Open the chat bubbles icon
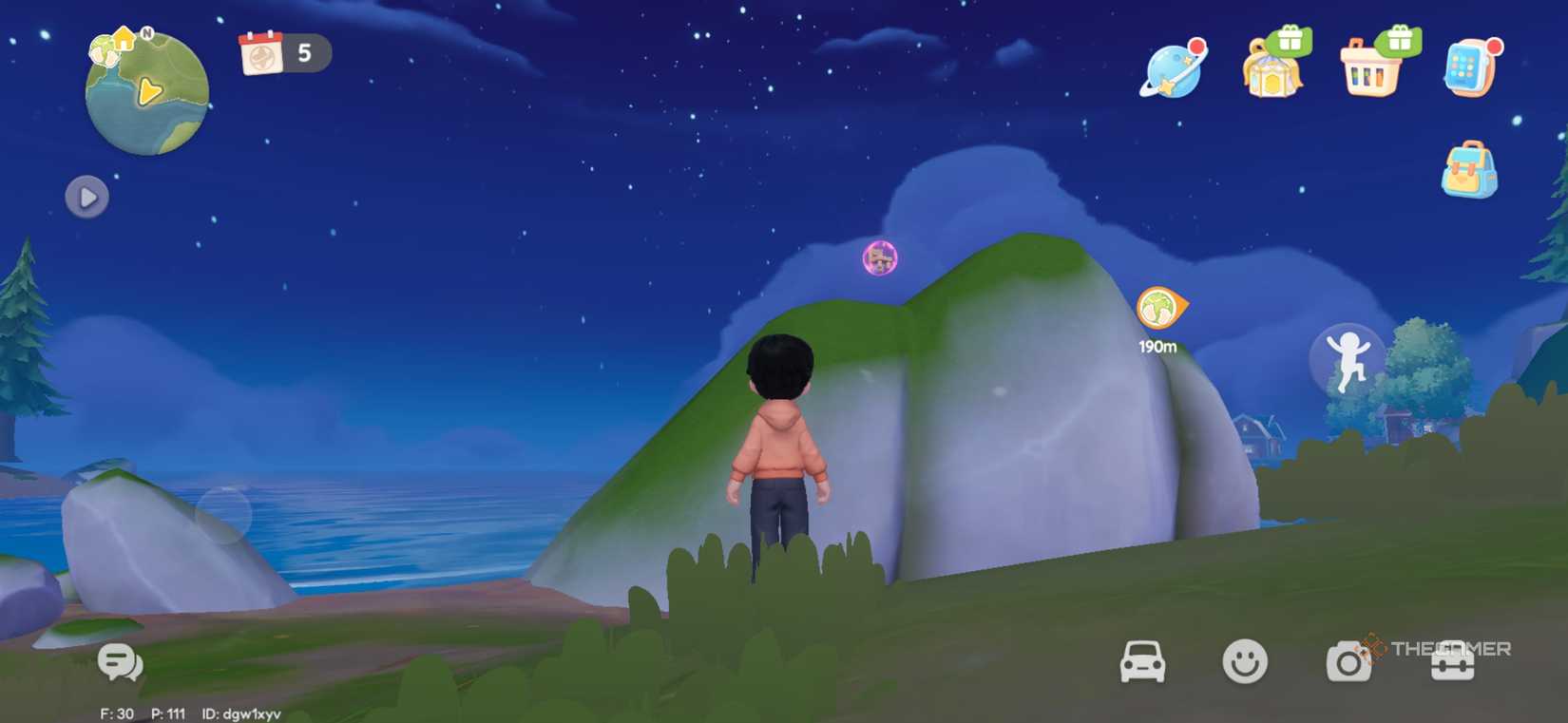Screen dimensions: 1568x723 pyautogui.click(x=120, y=662)
